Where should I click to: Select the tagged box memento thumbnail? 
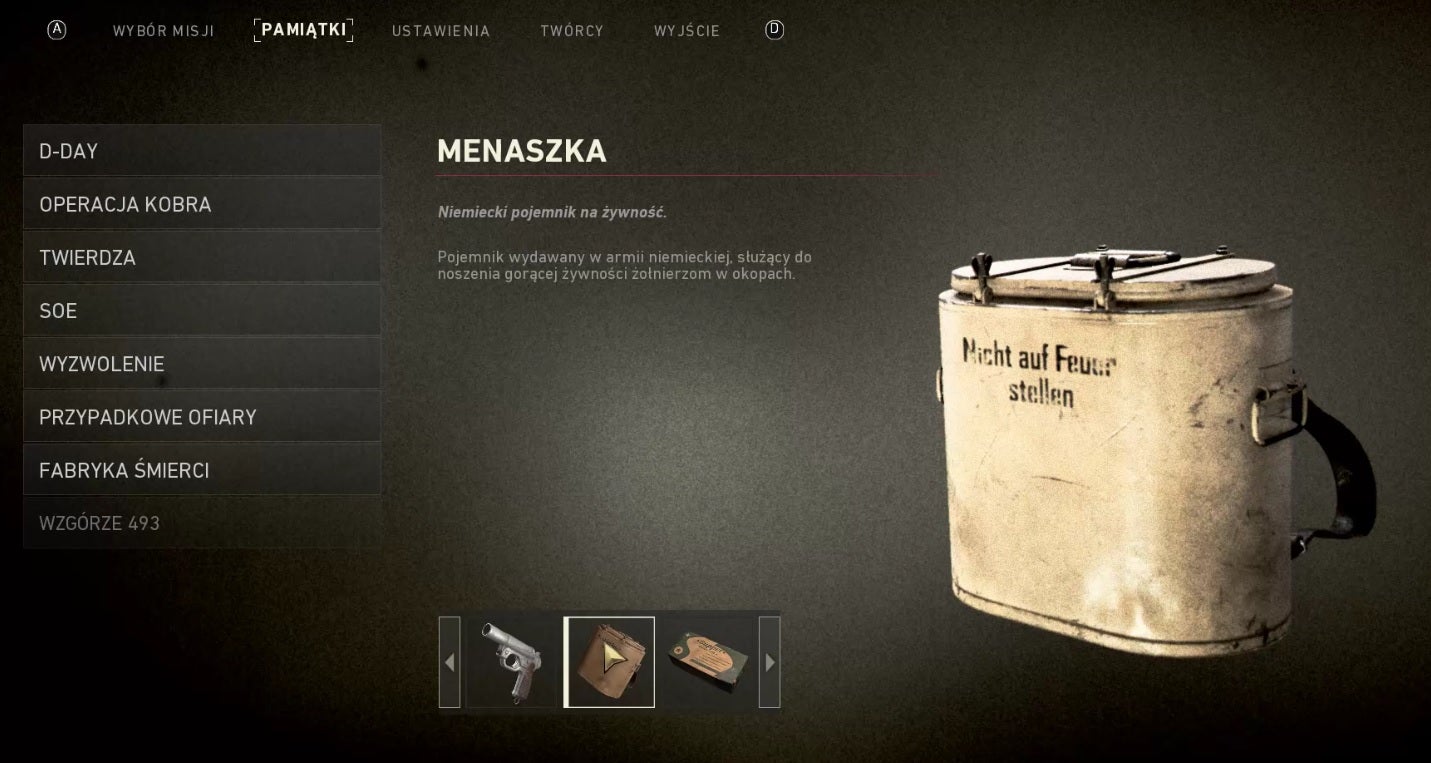click(709, 661)
